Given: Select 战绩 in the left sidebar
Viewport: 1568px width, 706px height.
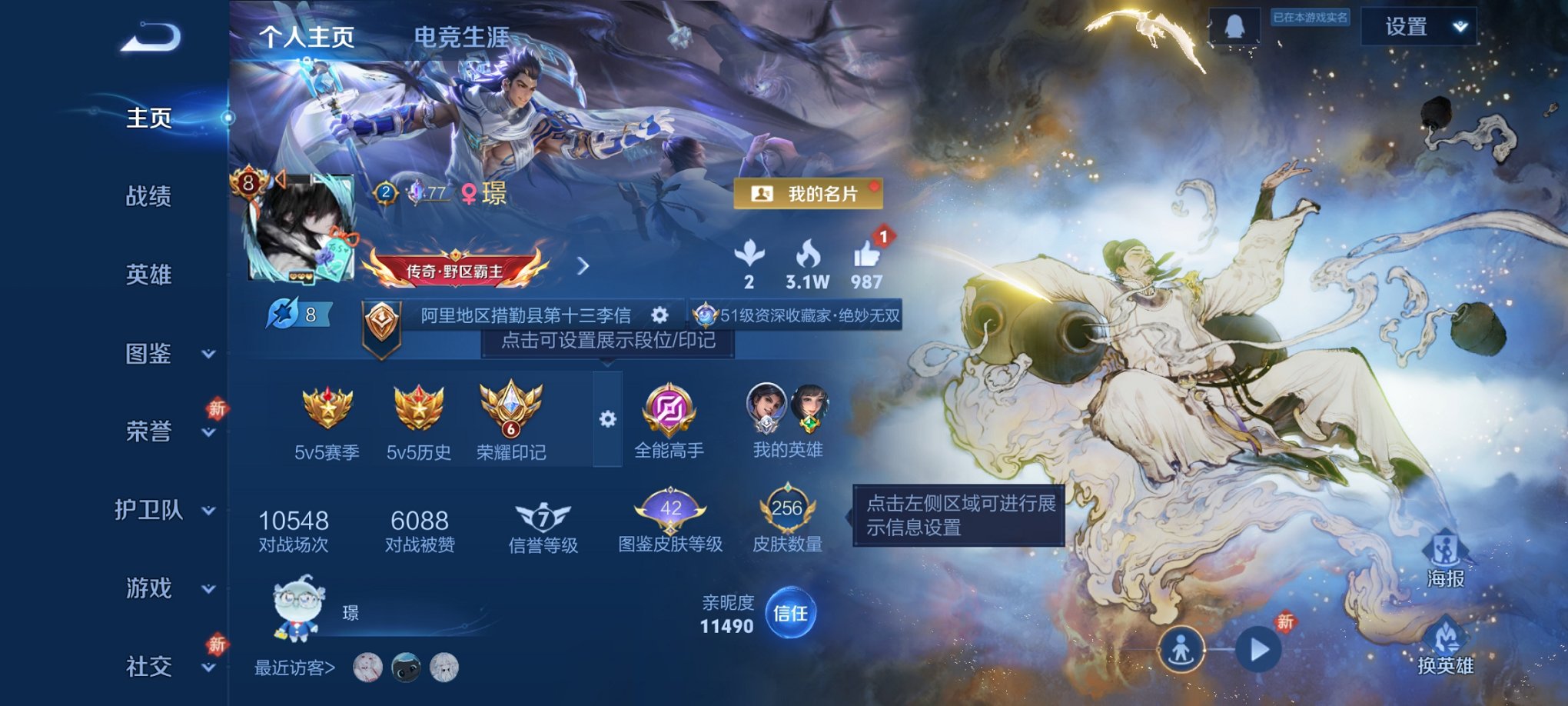Looking at the screenshot, I should [x=148, y=197].
